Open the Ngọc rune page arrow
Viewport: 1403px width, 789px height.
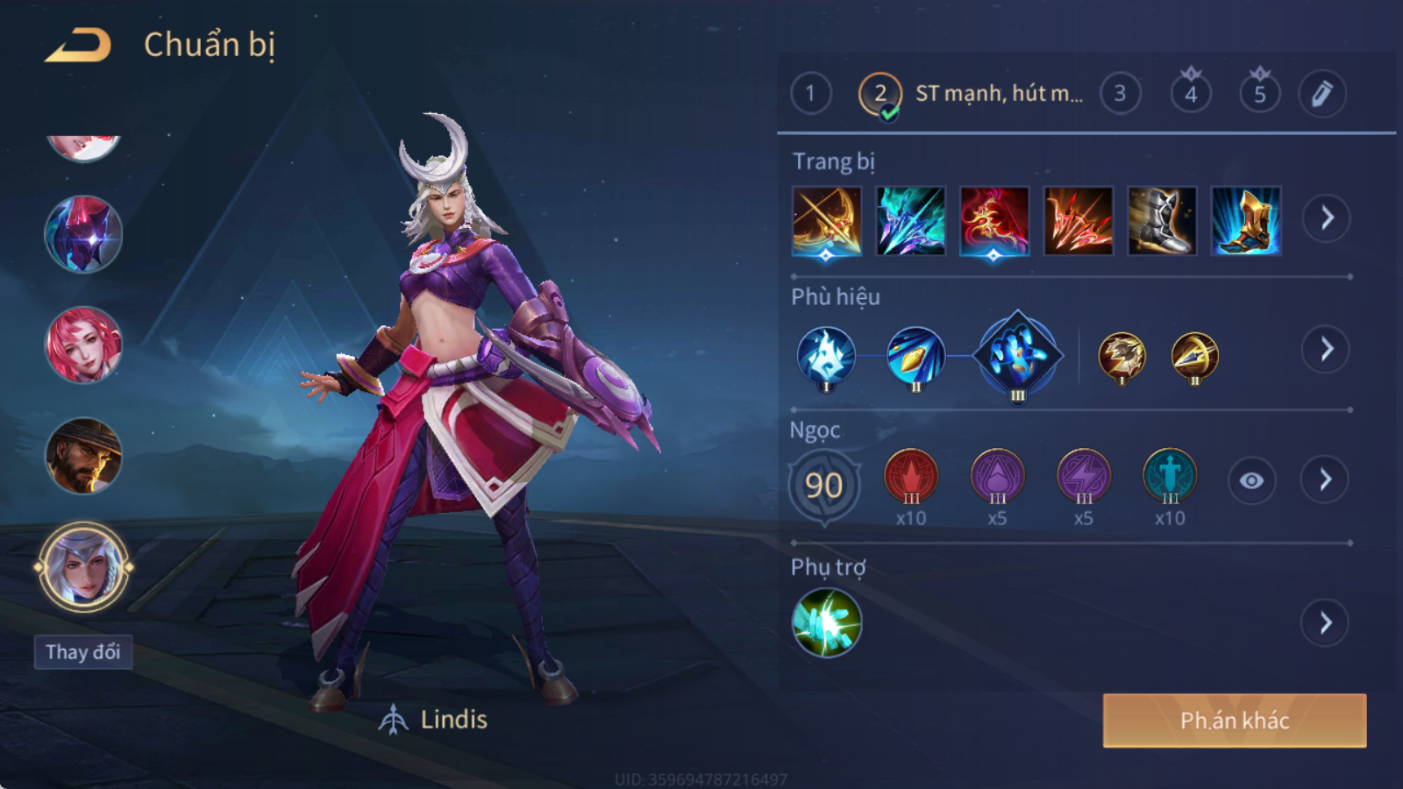(1325, 480)
